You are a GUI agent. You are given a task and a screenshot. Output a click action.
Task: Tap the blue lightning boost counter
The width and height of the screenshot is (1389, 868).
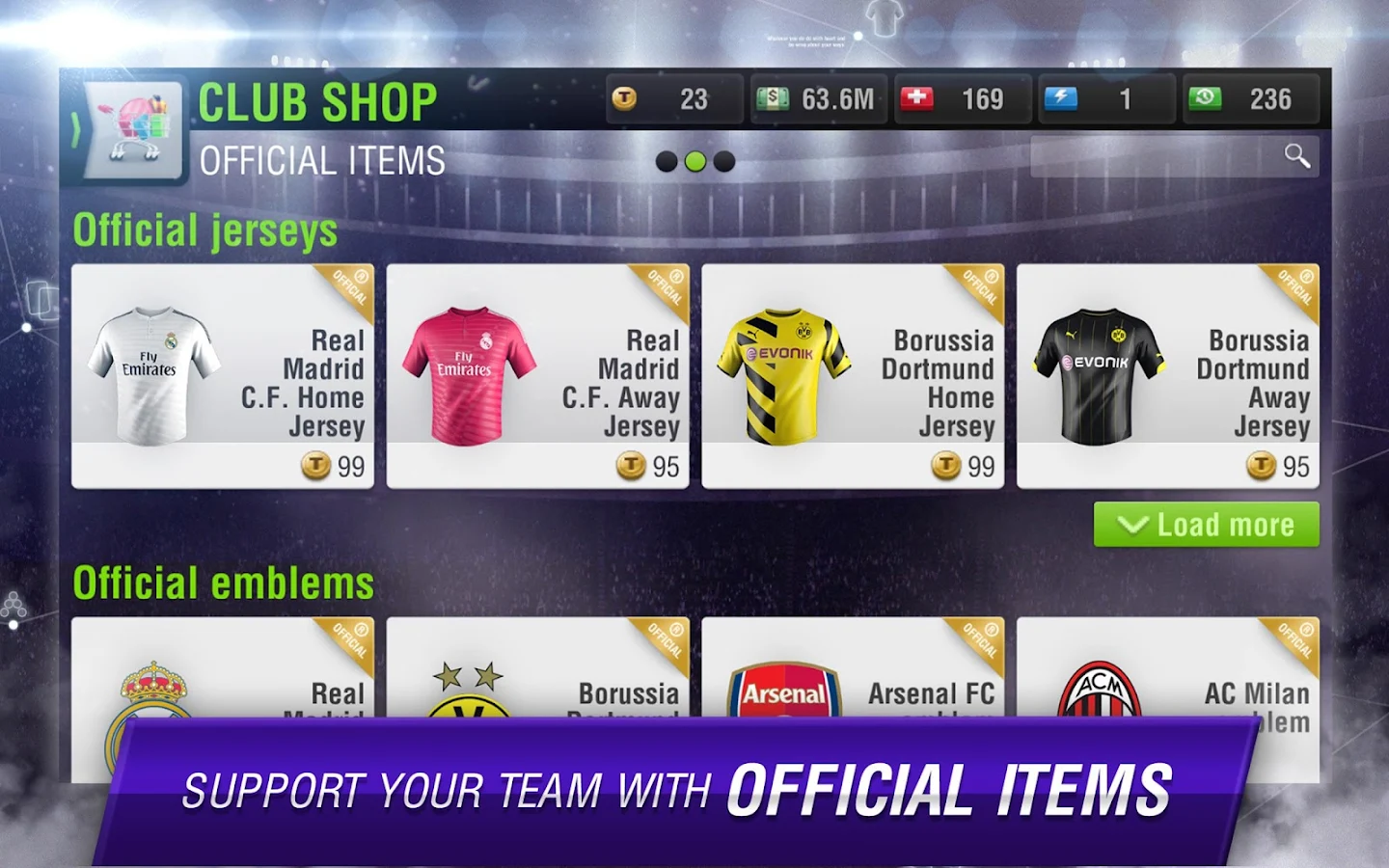(x=1105, y=99)
